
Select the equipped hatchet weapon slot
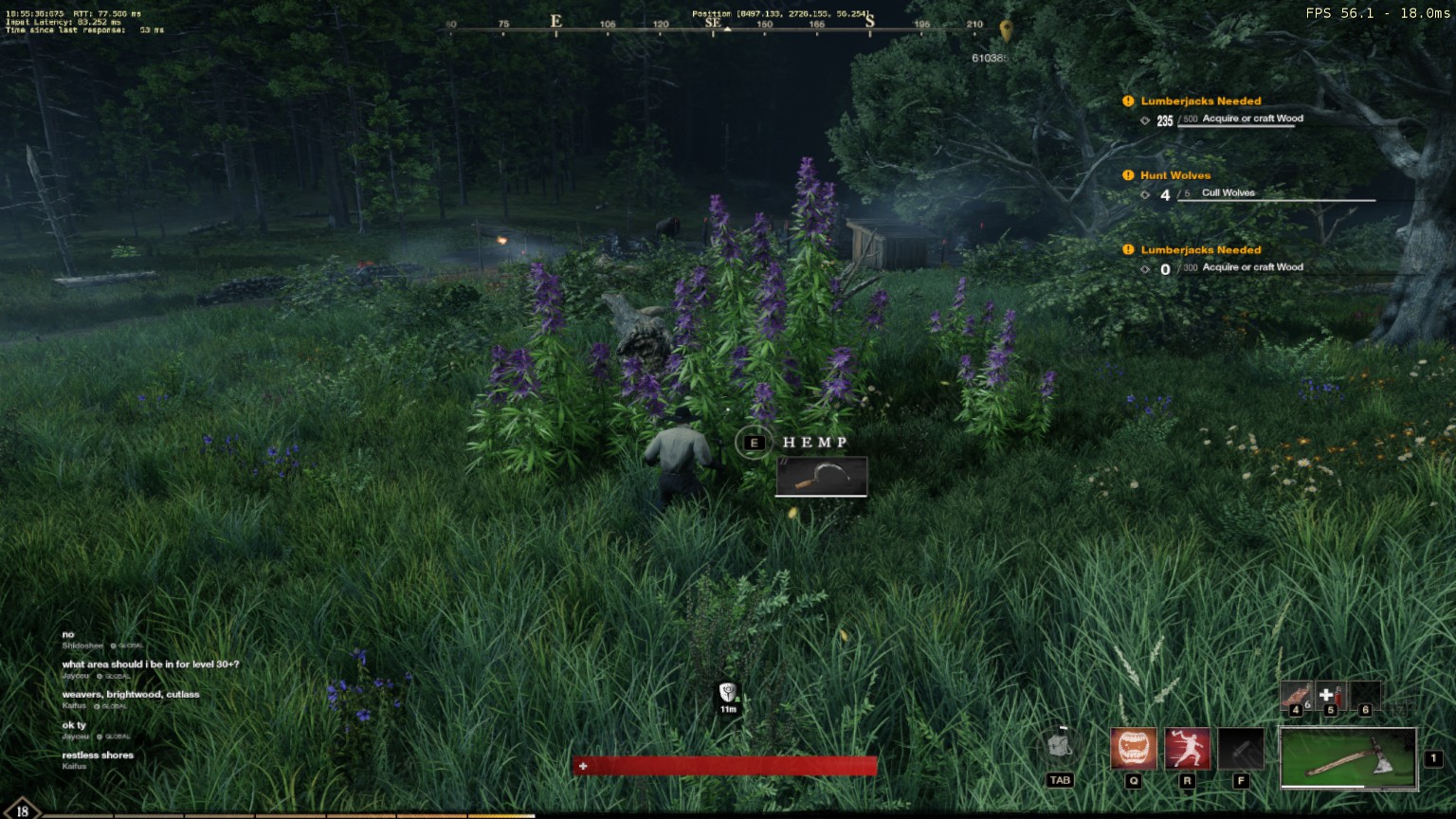click(x=1347, y=757)
